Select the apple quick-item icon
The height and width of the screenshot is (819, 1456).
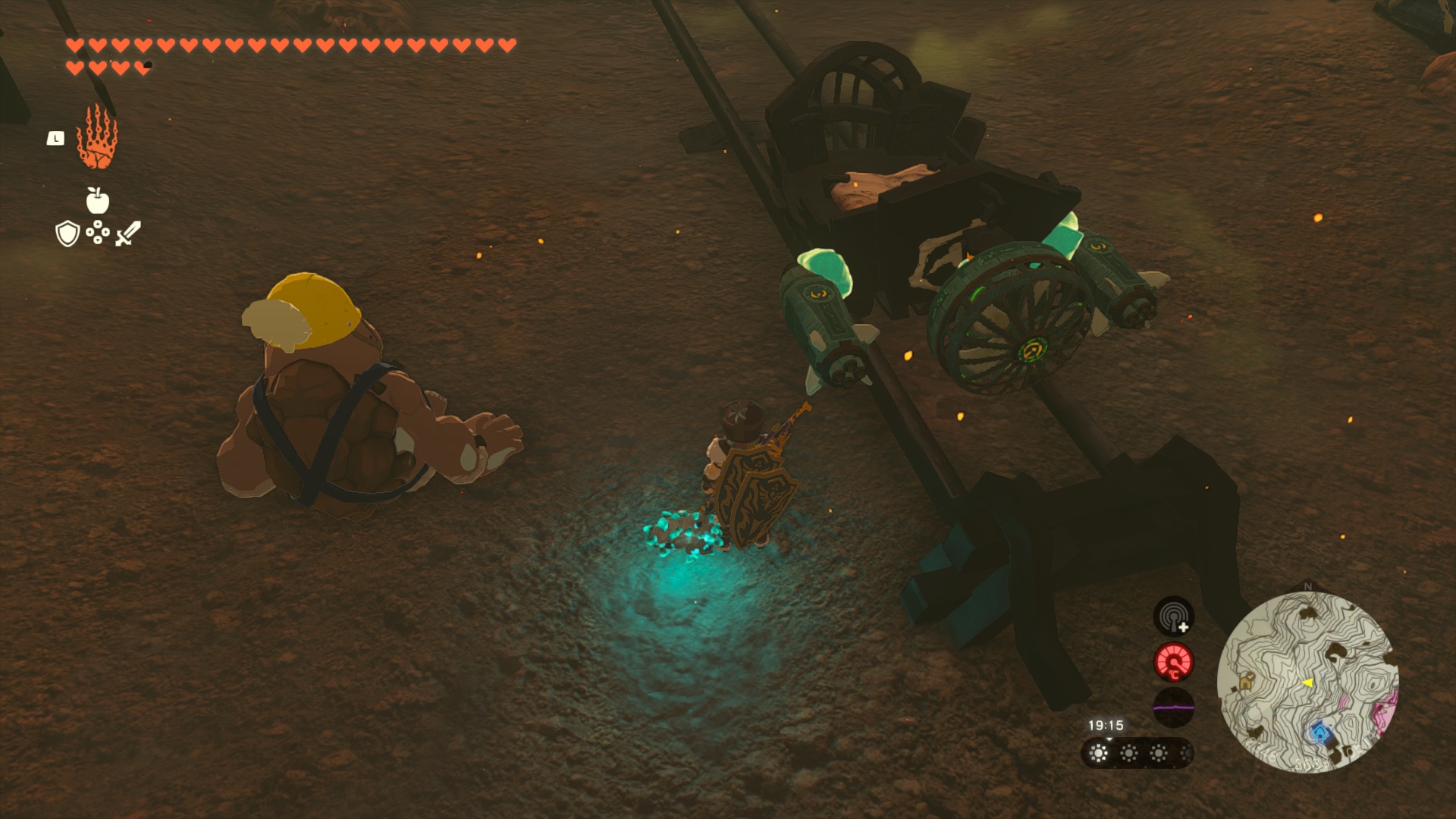(x=97, y=201)
